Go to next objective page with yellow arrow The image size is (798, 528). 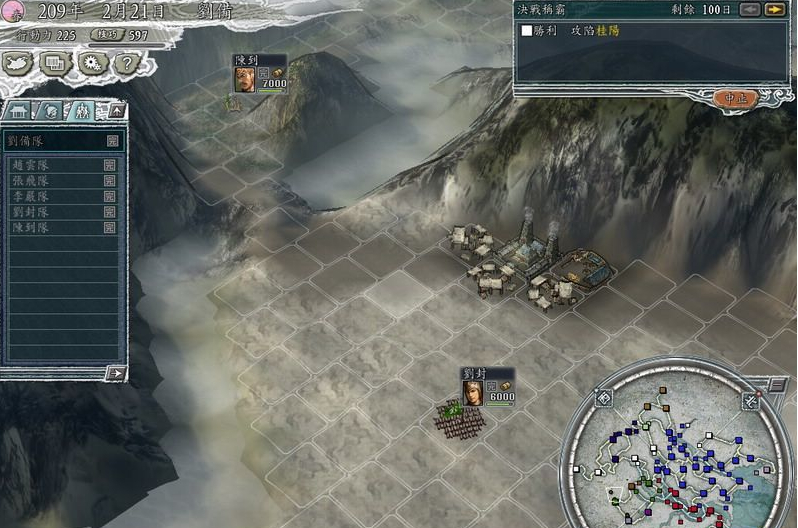pyautogui.click(x=774, y=9)
